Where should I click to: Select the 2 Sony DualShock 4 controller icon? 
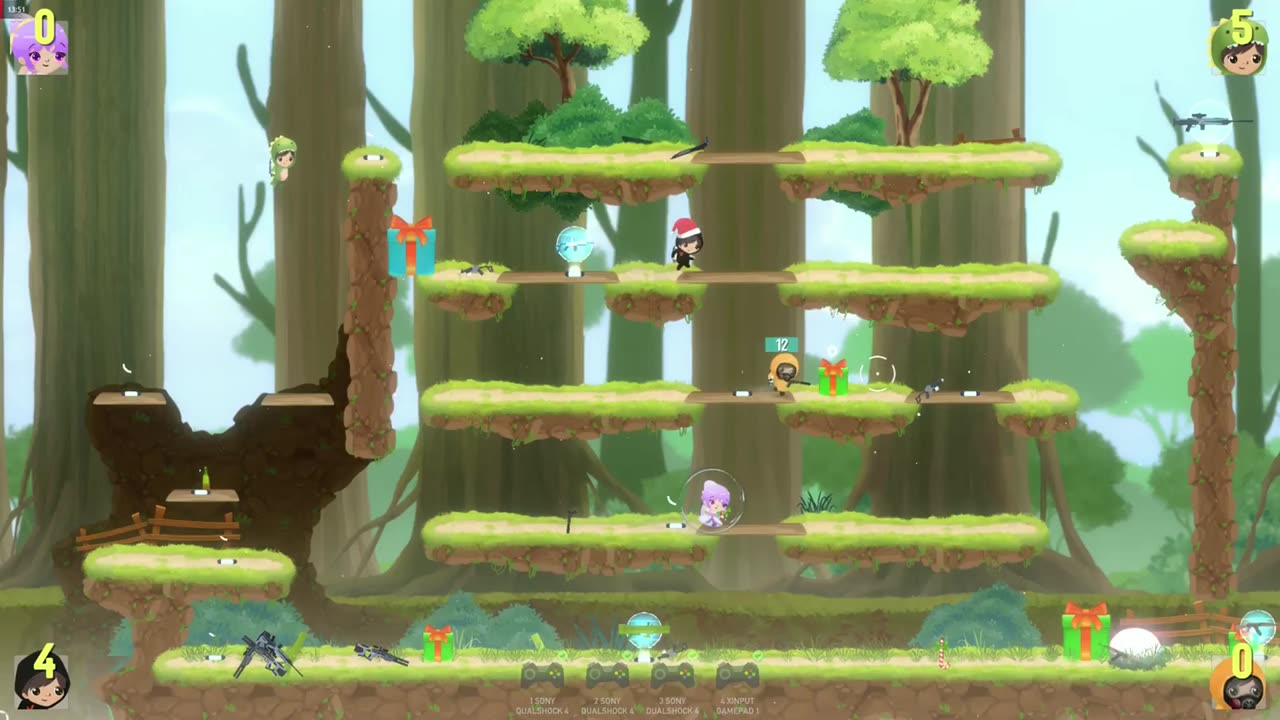click(x=607, y=676)
